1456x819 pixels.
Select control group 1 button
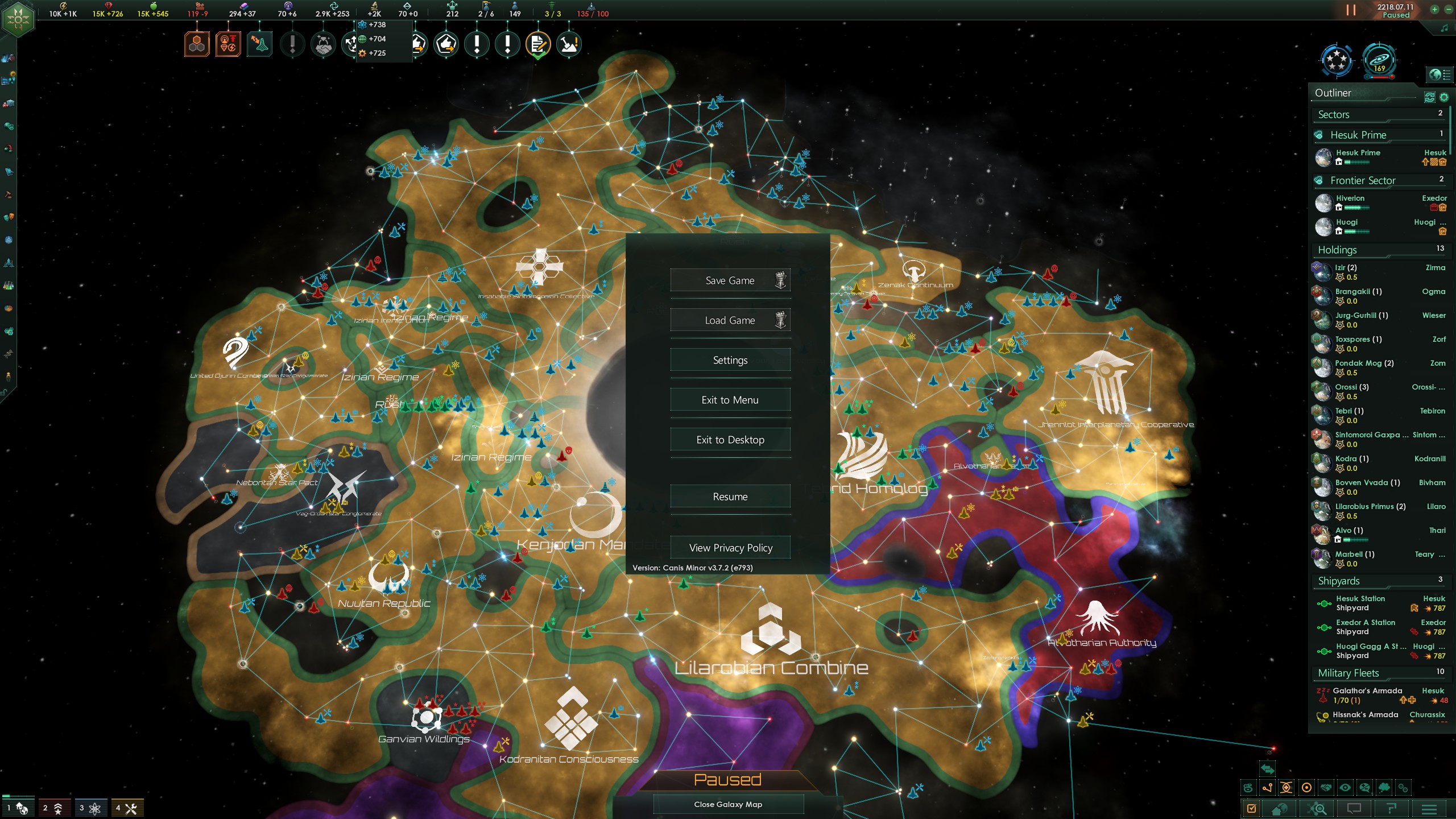[x=18, y=808]
